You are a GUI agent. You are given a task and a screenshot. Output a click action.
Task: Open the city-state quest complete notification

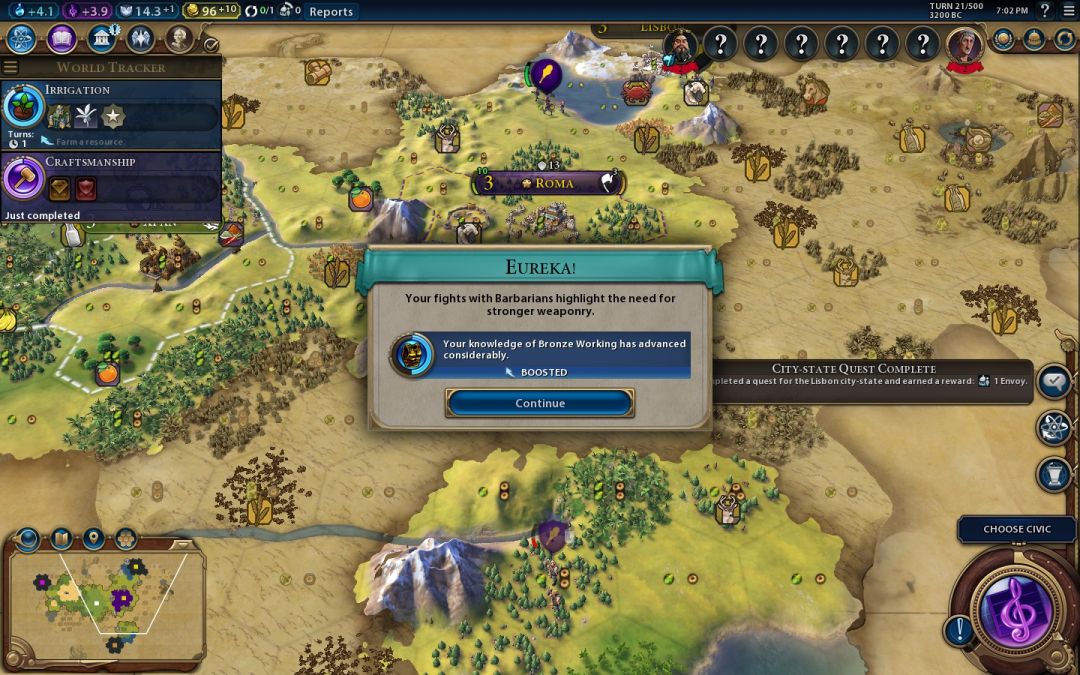pos(870,376)
